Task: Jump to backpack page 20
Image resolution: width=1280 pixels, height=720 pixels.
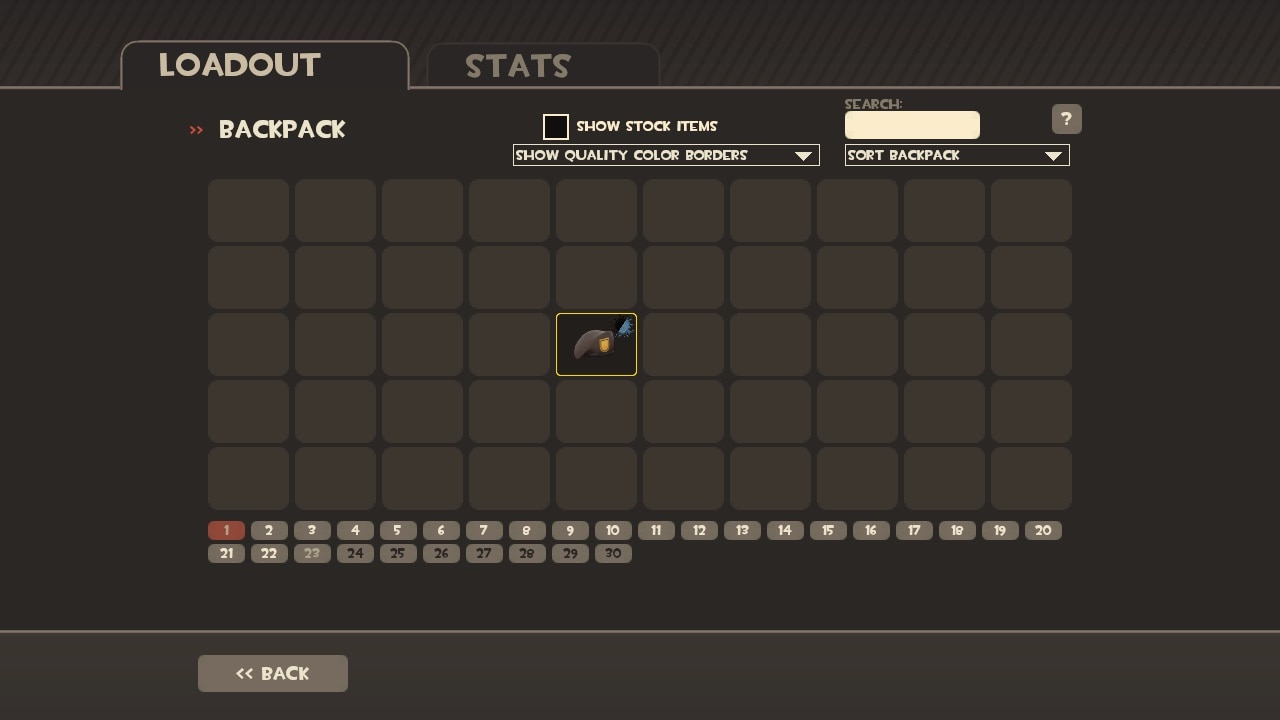Action: (x=1043, y=531)
